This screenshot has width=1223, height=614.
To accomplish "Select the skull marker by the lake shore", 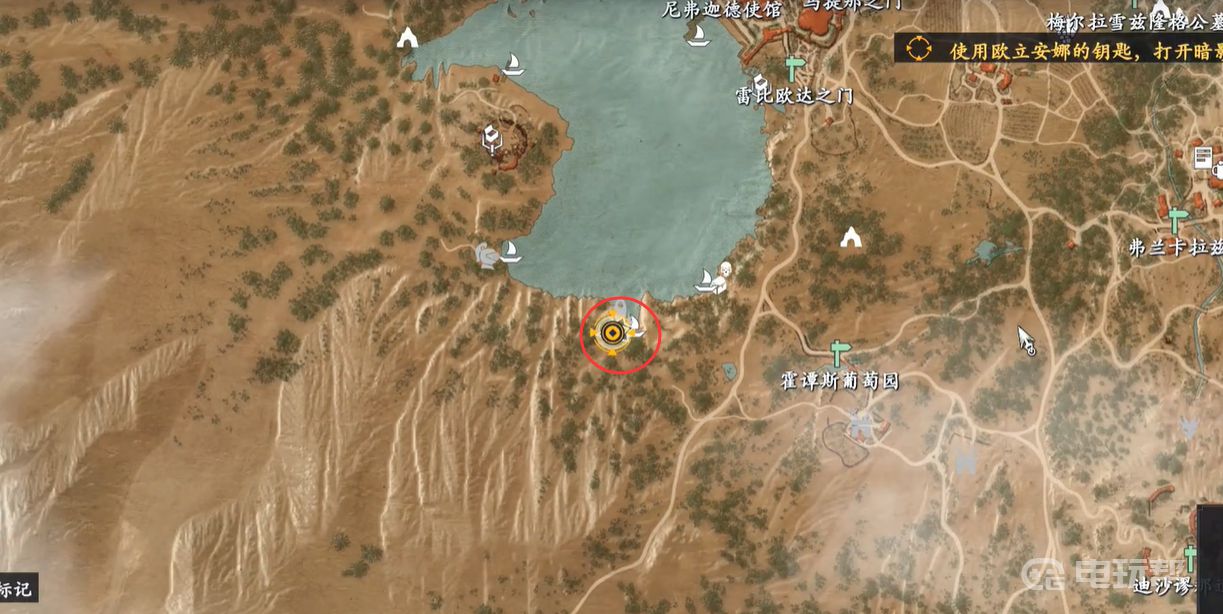I will point(725,271).
